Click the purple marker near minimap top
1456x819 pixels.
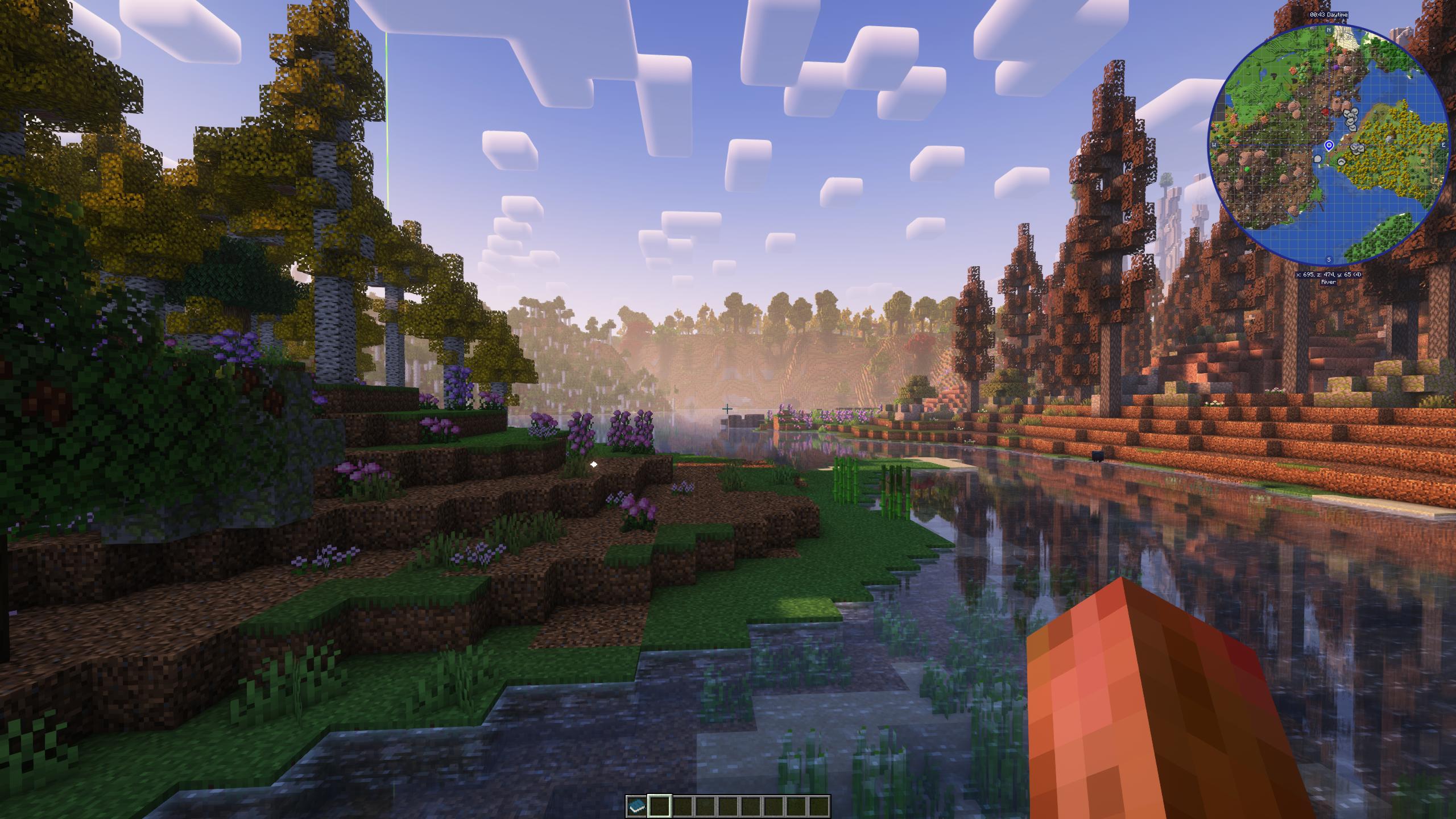[x=1336, y=67]
